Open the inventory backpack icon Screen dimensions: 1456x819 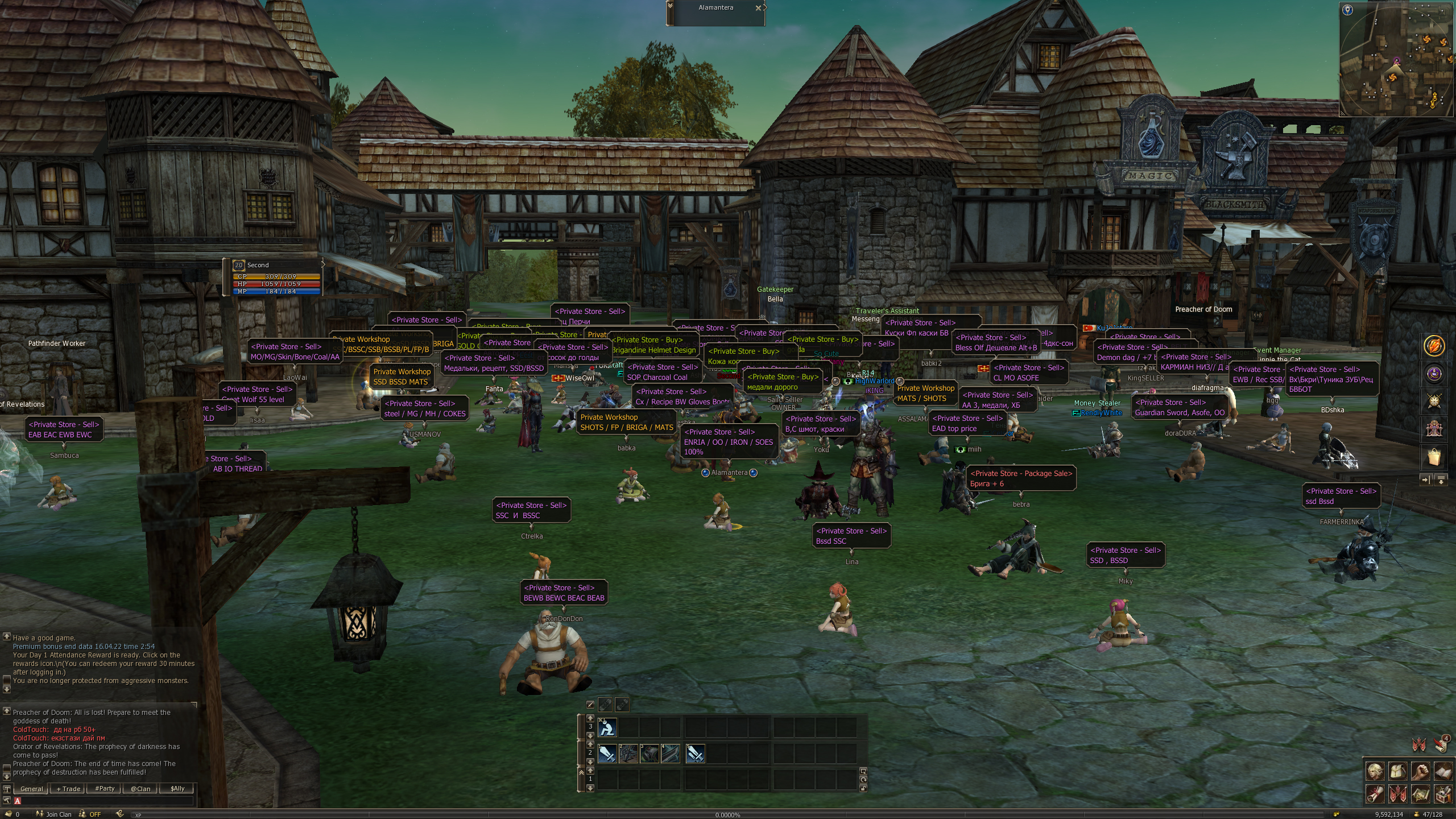(x=1398, y=771)
